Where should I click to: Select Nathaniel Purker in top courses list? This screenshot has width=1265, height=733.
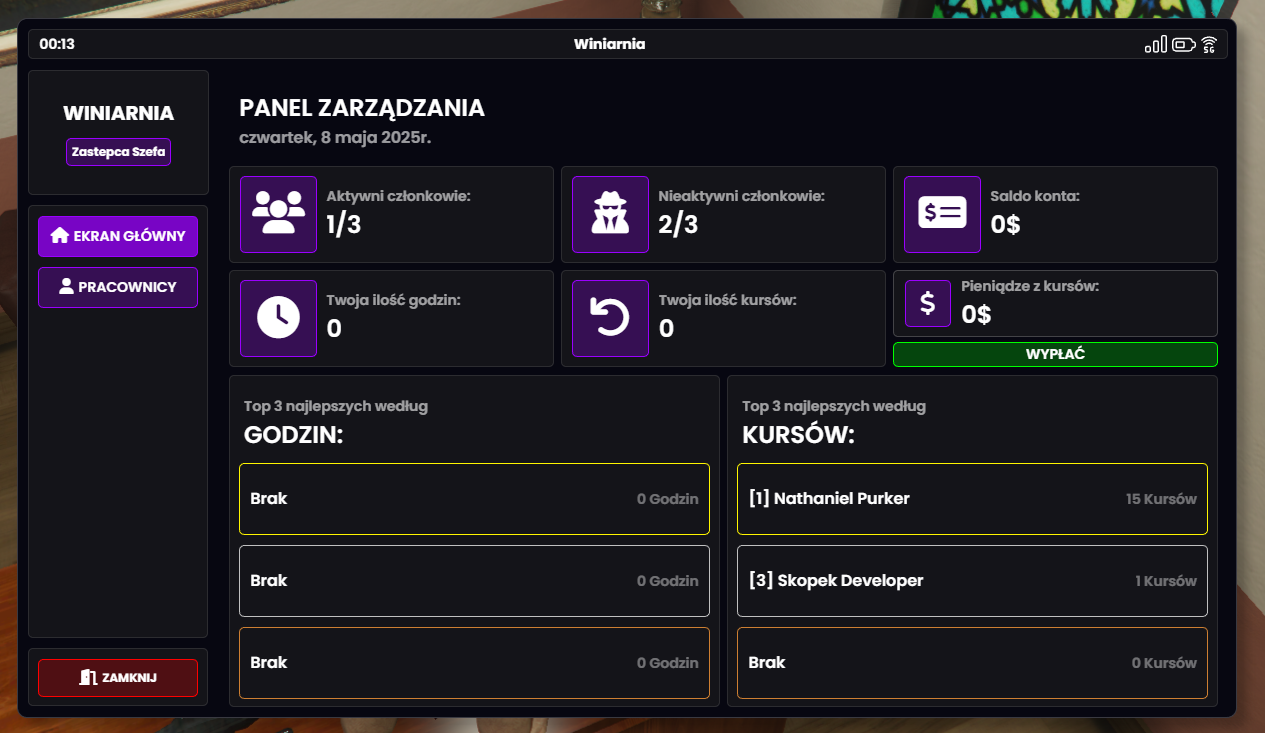coord(971,498)
